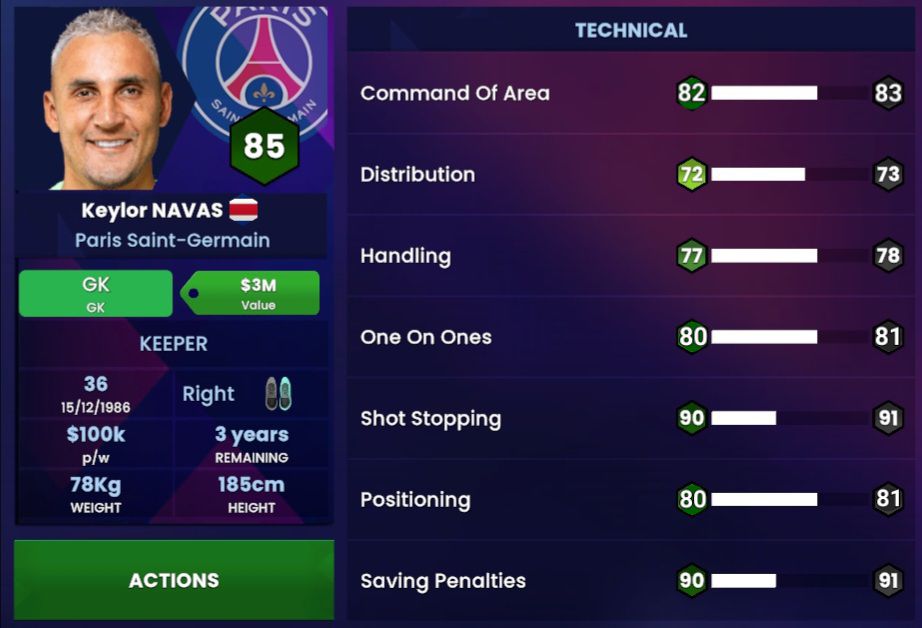Open the ACTIONS menu for Navas

[174, 580]
